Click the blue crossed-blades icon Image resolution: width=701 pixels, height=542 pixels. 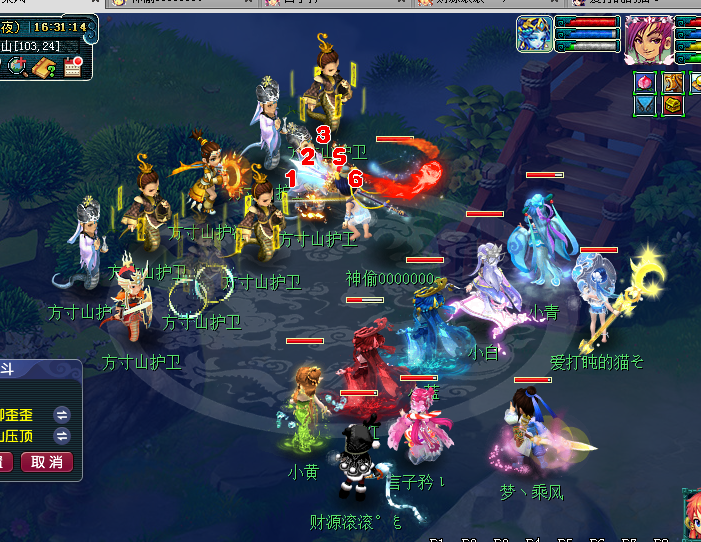[x=645, y=104]
